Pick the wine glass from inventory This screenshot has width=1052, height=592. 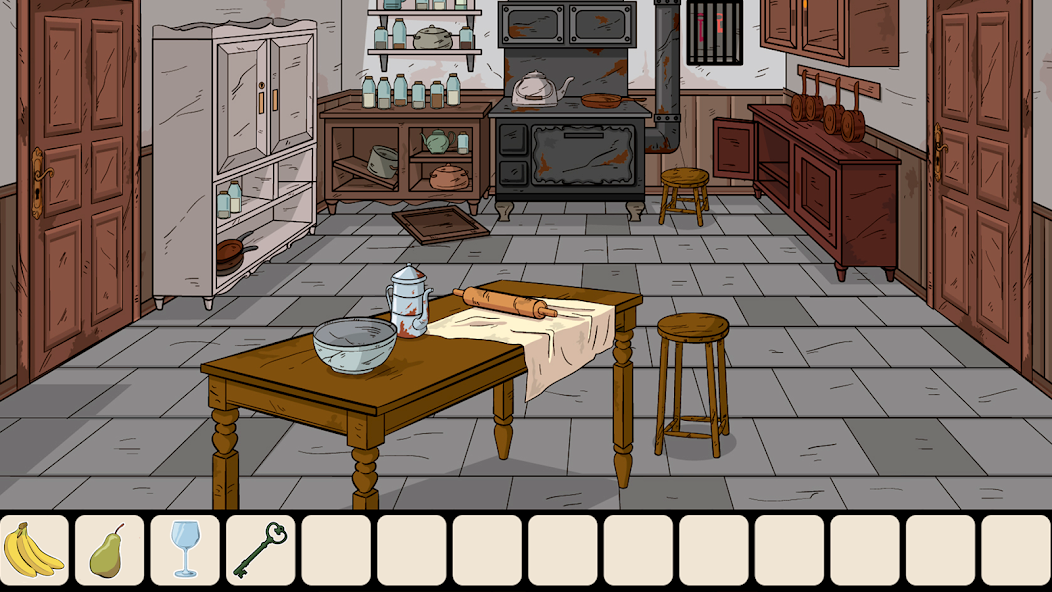pos(185,550)
